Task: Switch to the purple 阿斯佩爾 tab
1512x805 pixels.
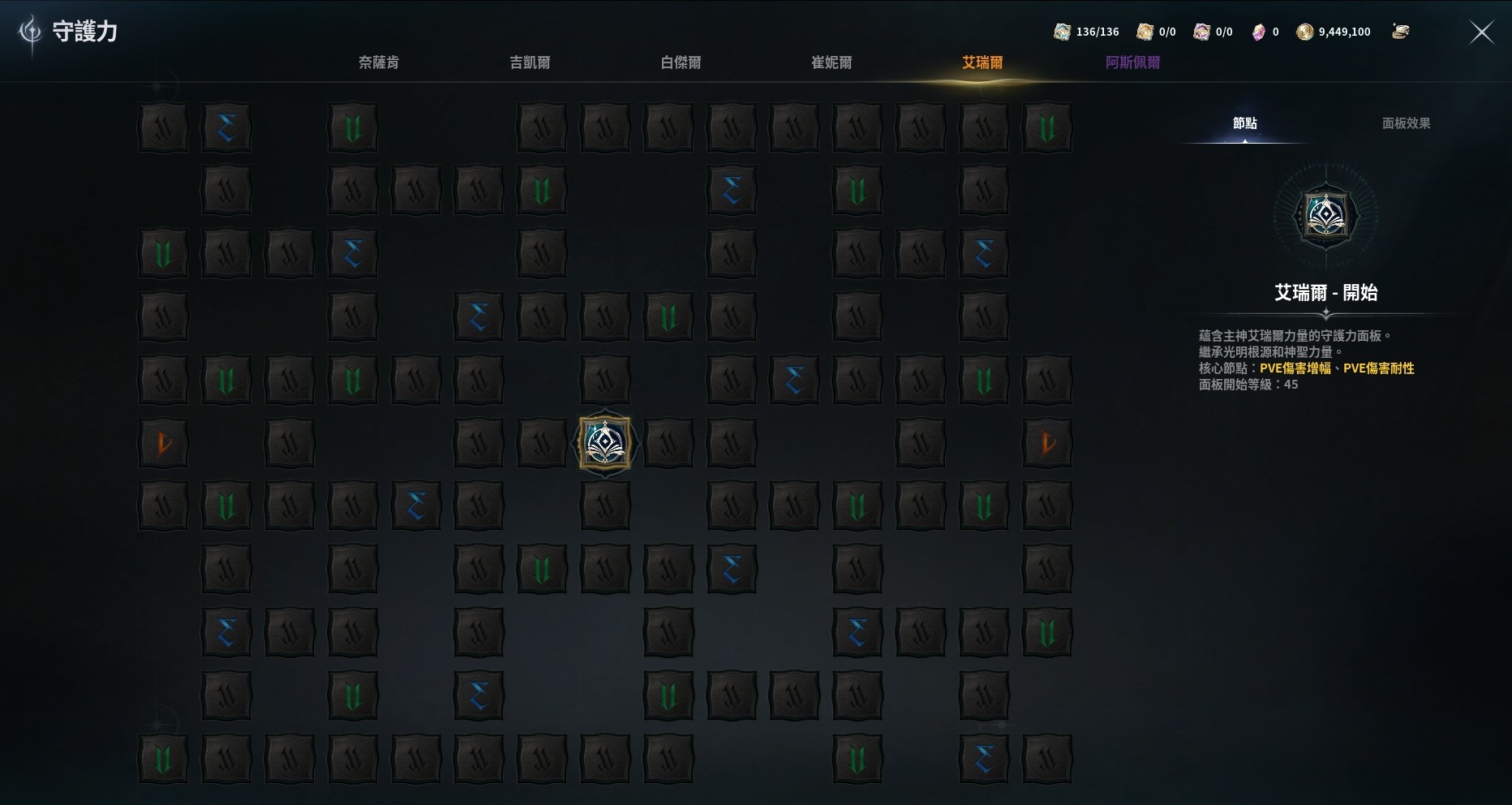Action: [1132, 62]
